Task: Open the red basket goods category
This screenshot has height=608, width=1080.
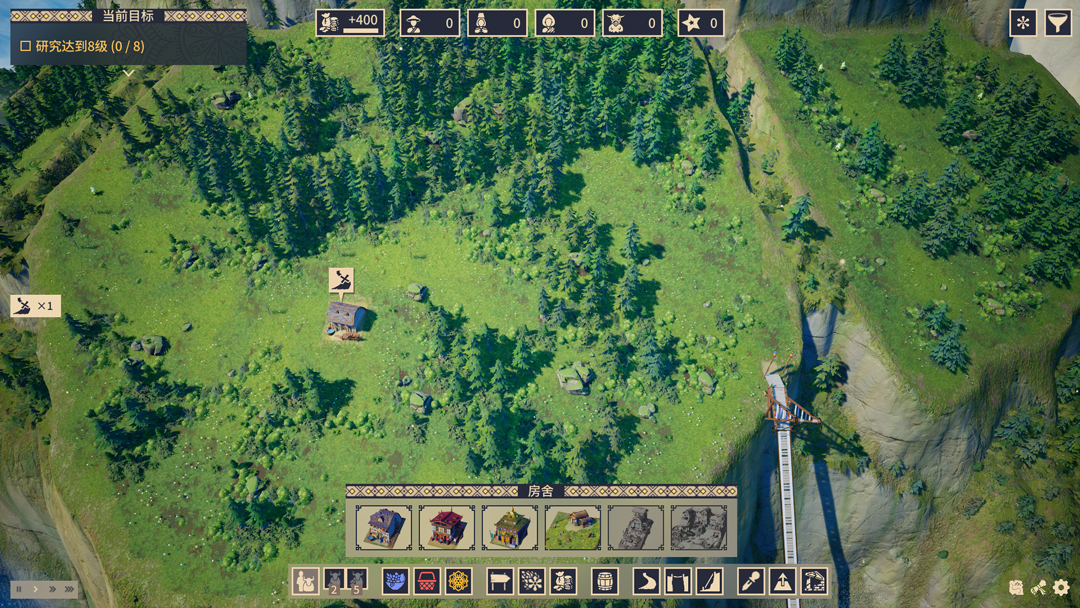Action: click(x=427, y=581)
